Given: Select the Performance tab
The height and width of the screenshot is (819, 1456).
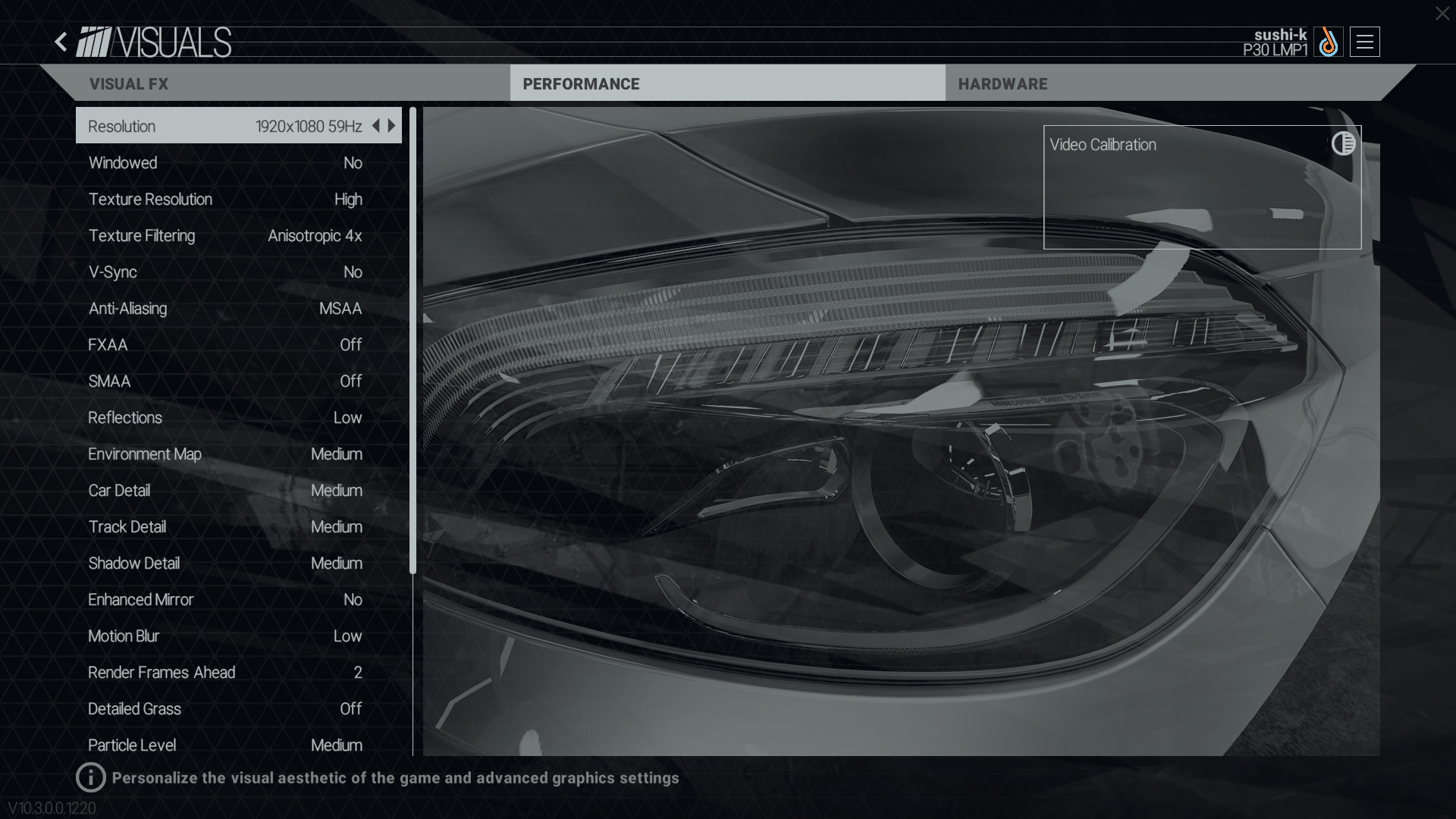Looking at the screenshot, I should pos(581,84).
